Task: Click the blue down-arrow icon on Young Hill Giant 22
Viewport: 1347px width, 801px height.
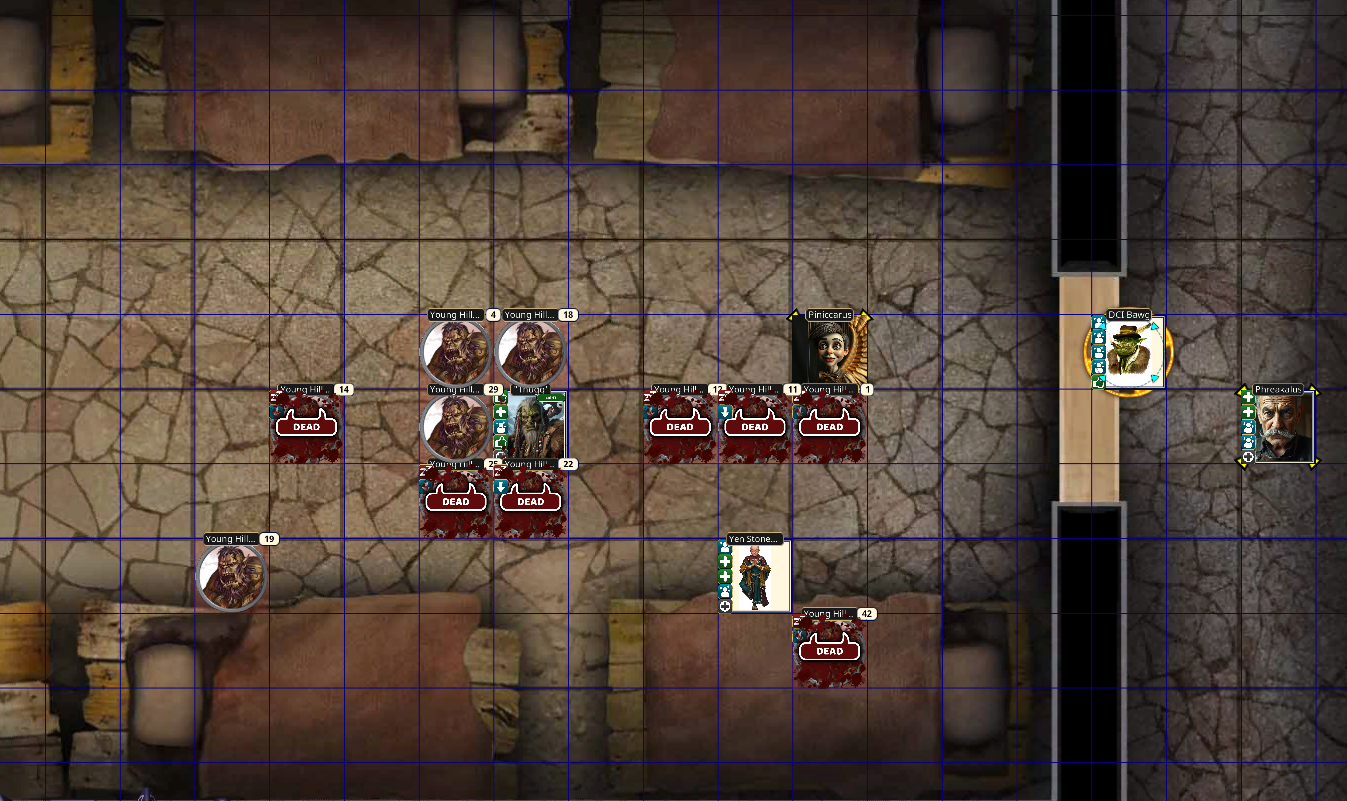Action: tap(500, 487)
